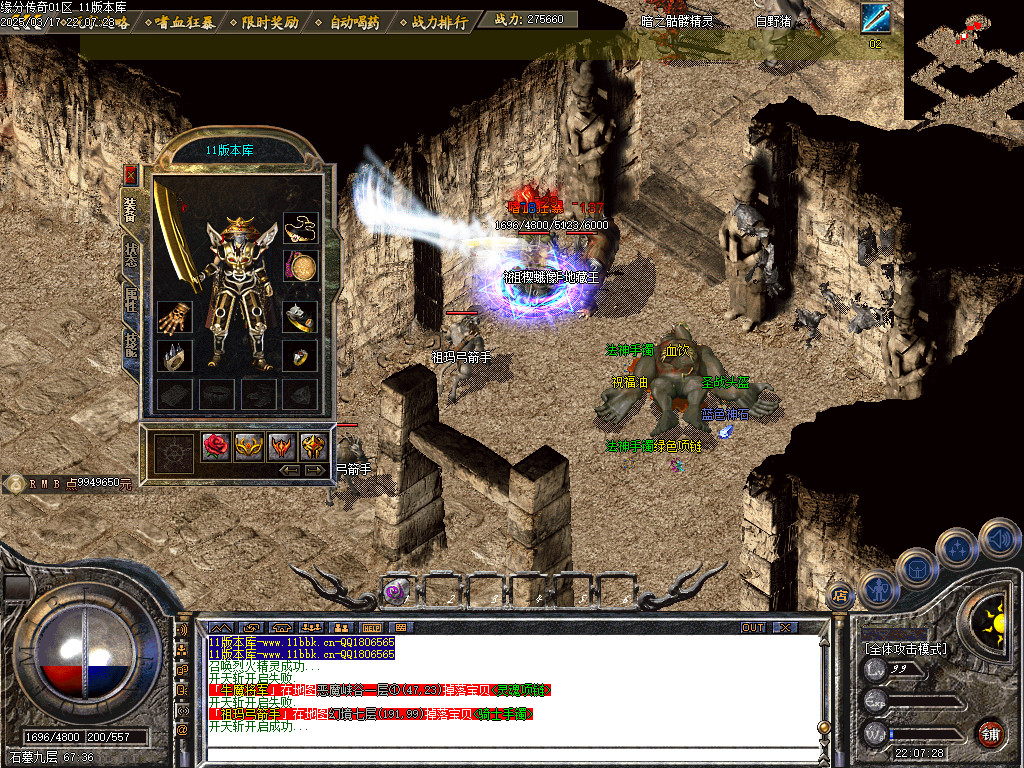Open the 属性 attributes tab
The width and height of the screenshot is (1024, 768).
coord(131,298)
